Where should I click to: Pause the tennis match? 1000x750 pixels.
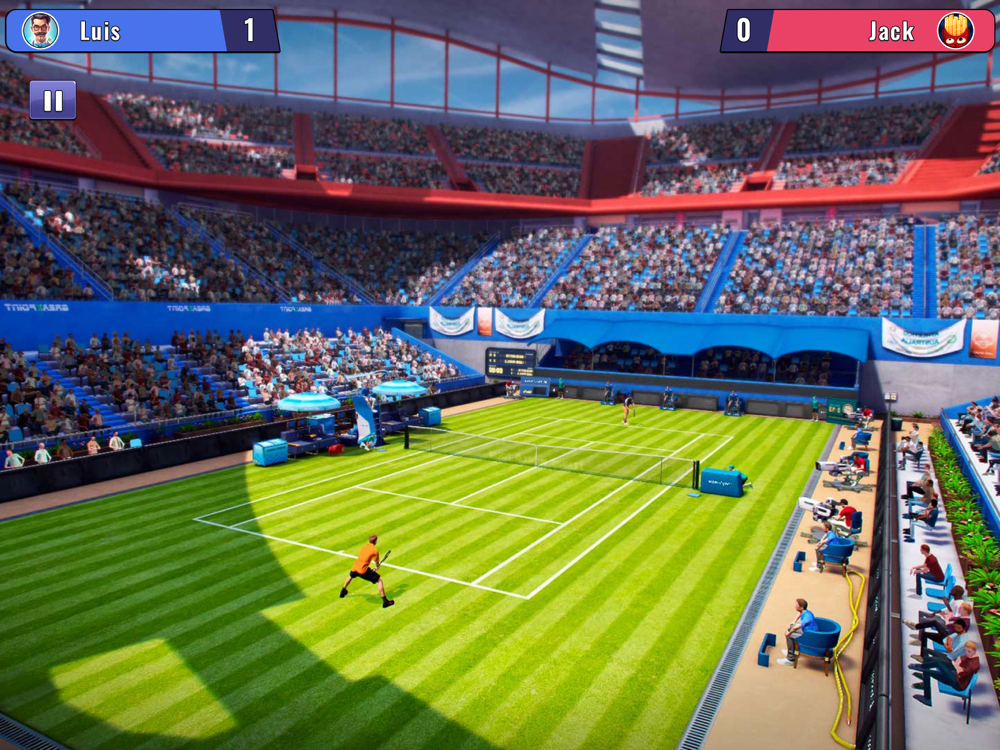[53, 100]
